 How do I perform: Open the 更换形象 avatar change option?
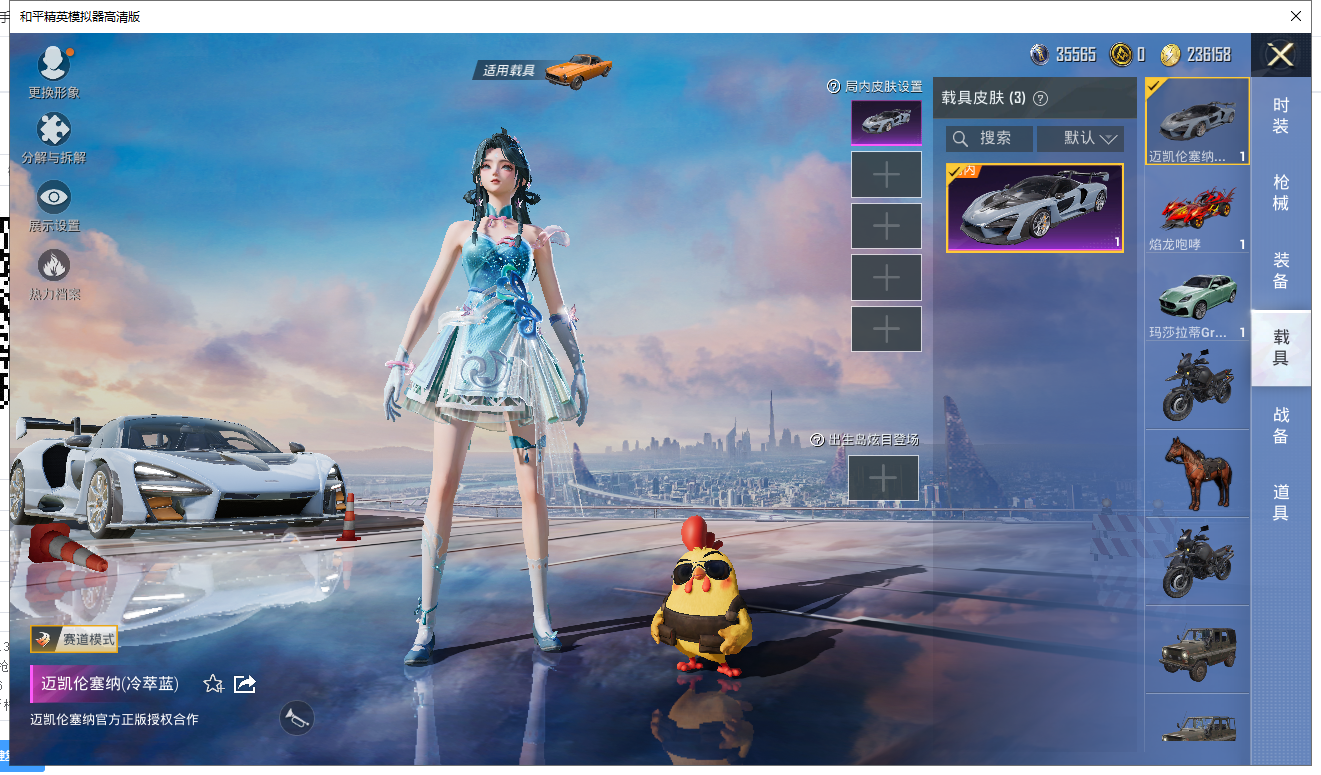tap(53, 68)
